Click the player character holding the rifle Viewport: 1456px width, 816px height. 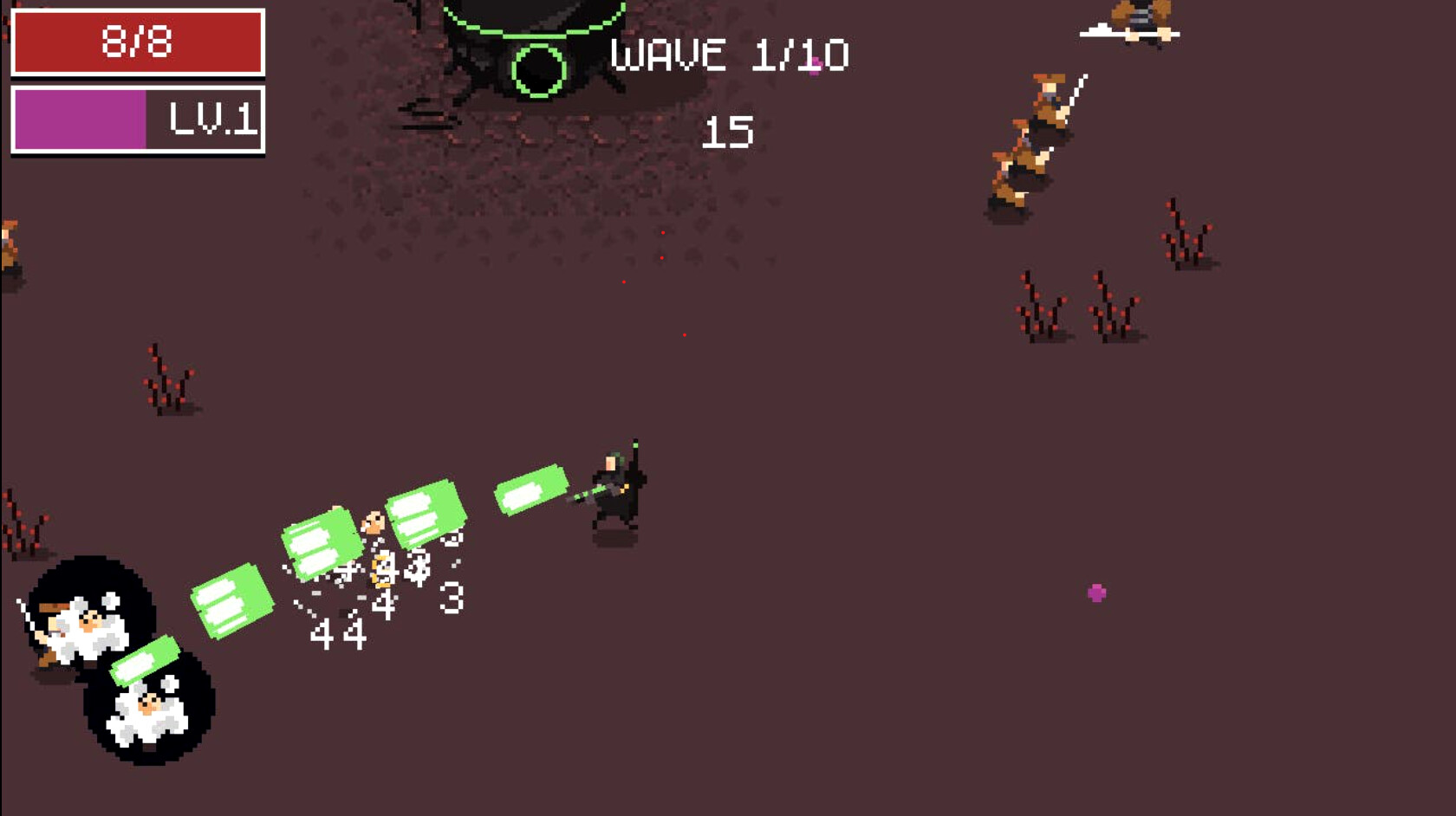point(615,485)
